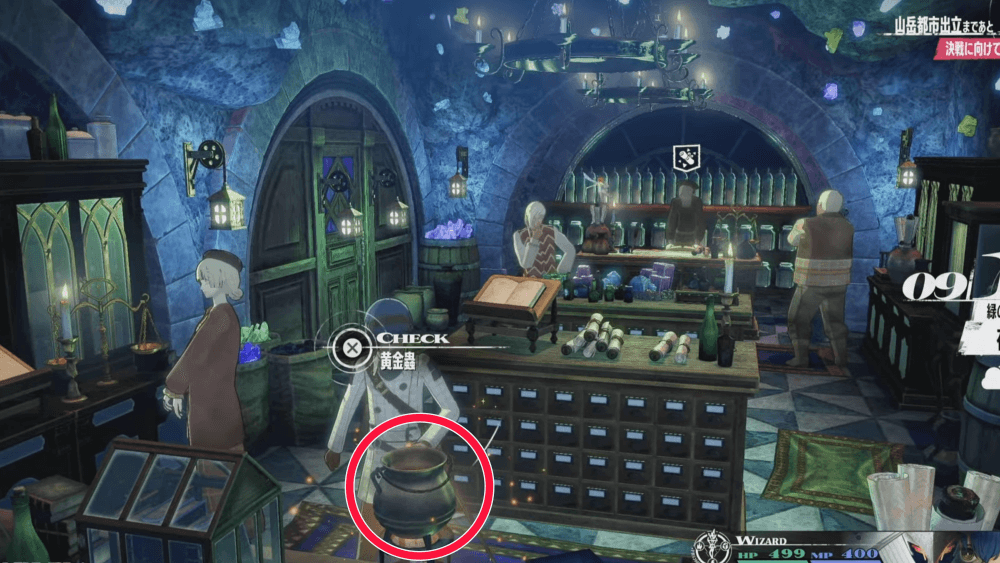1000x563 pixels.
Task: Click the shop marker icon above the shopkeeper
Action: [686, 158]
